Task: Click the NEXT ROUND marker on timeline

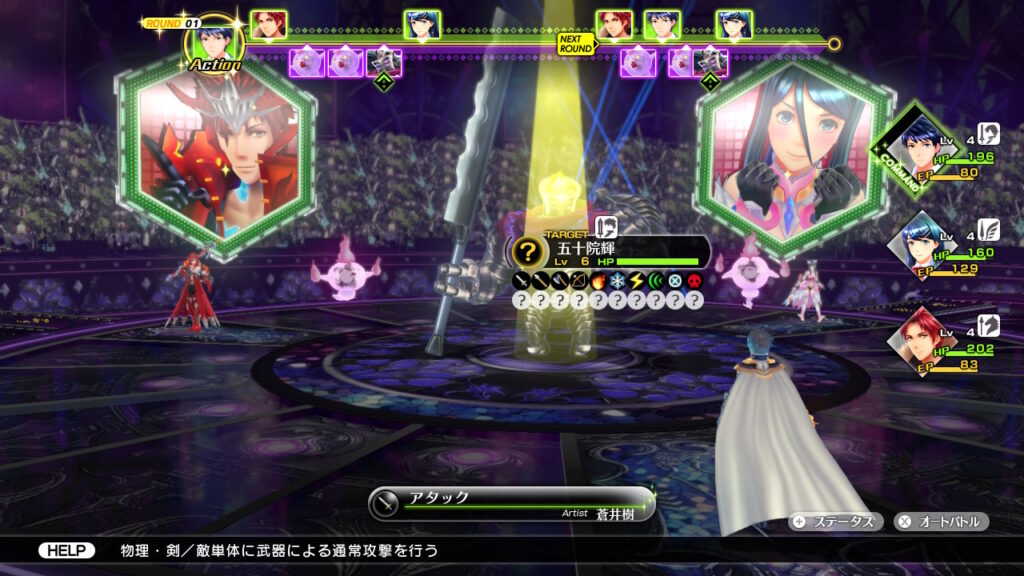Action: click(x=577, y=44)
